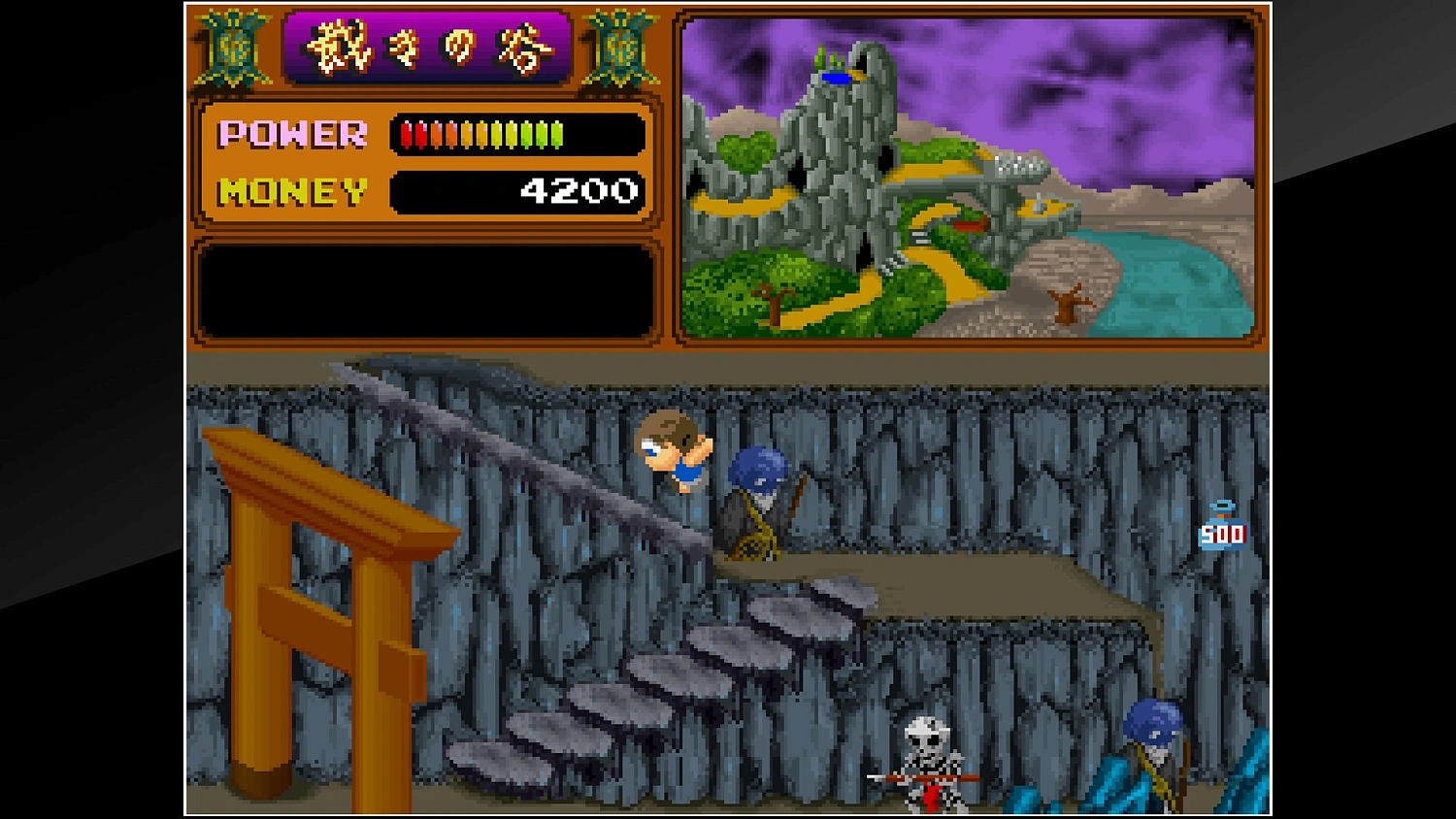
Task: Click the POWER health gauge bar
Action: pyautogui.click(x=480, y=136)
